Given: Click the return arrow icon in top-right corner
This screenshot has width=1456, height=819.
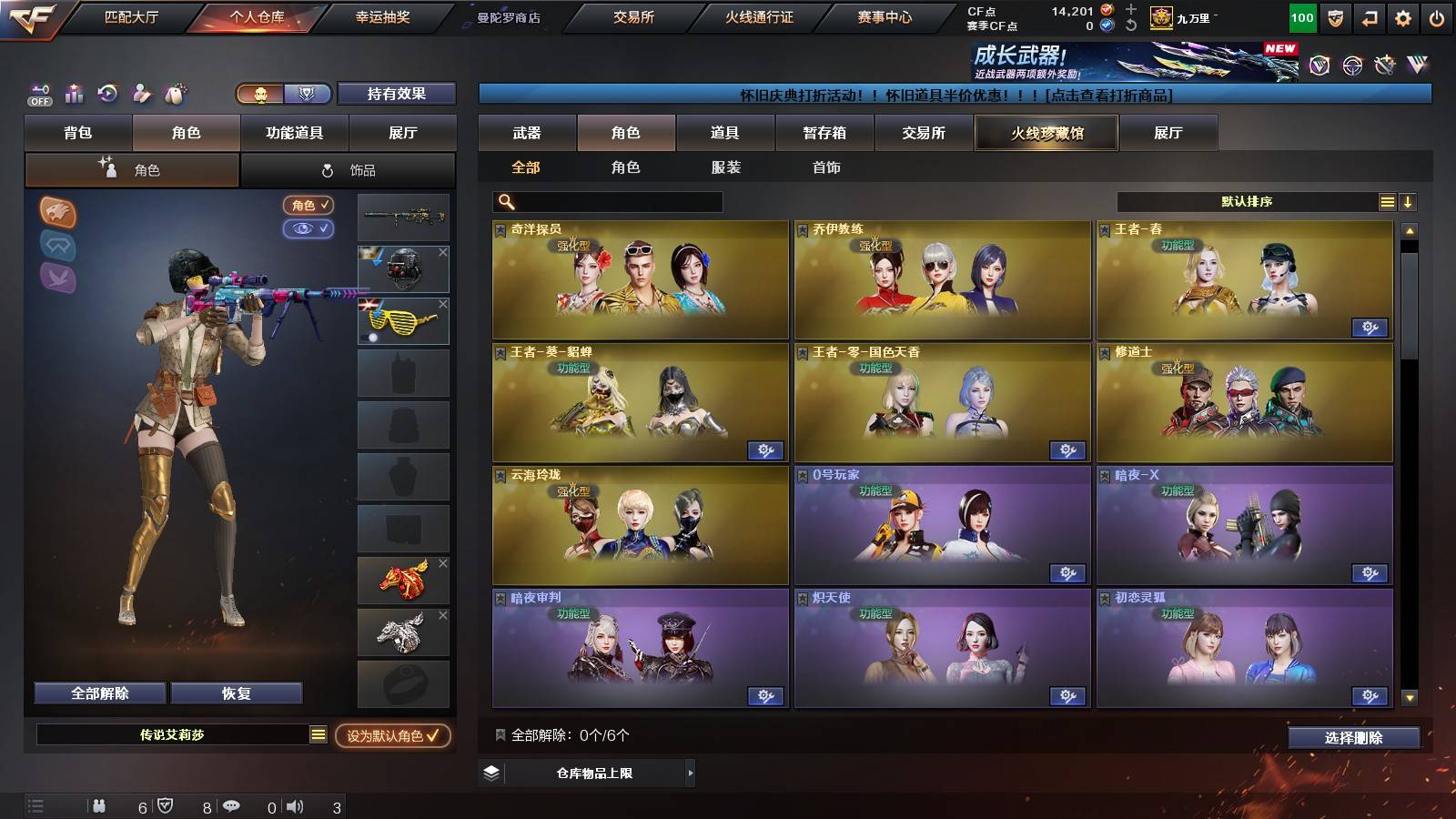Looking at the screenshot, I should (x=1370, y=16).
